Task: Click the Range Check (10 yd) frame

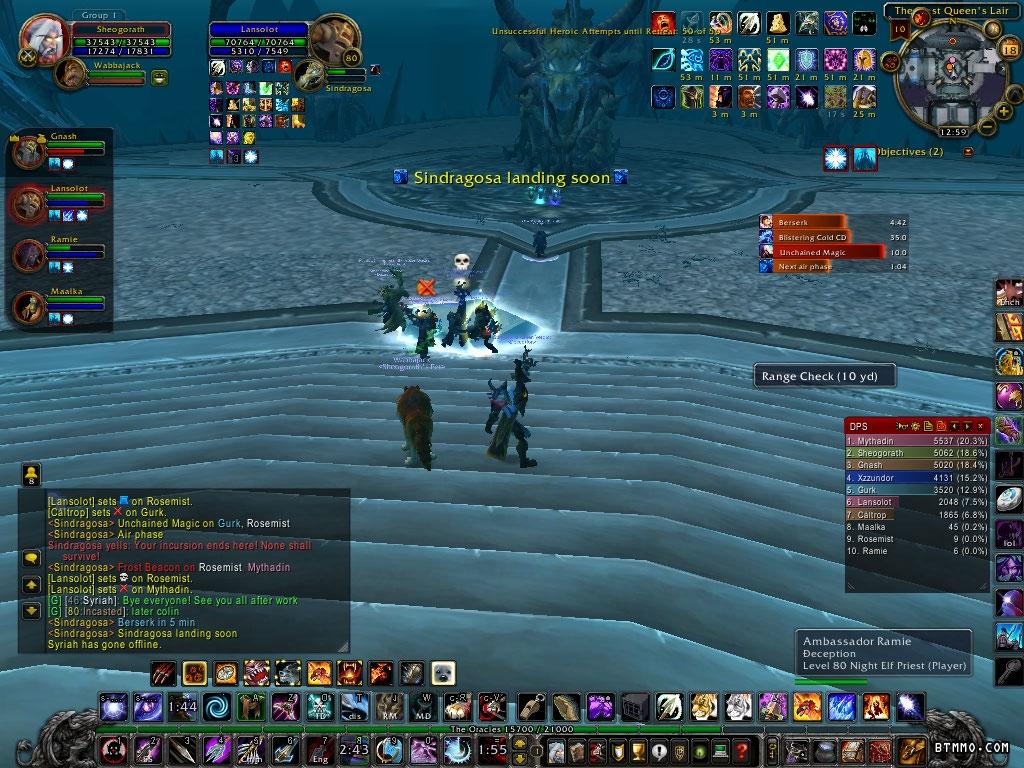Action: (824, 376)
